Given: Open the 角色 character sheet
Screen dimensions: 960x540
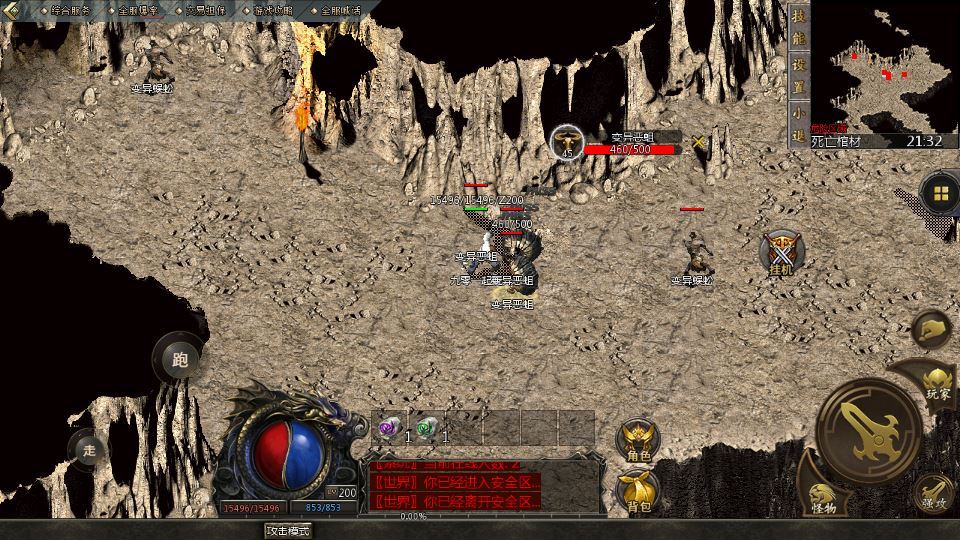Looking at the screenshot, I should (638, 441).
